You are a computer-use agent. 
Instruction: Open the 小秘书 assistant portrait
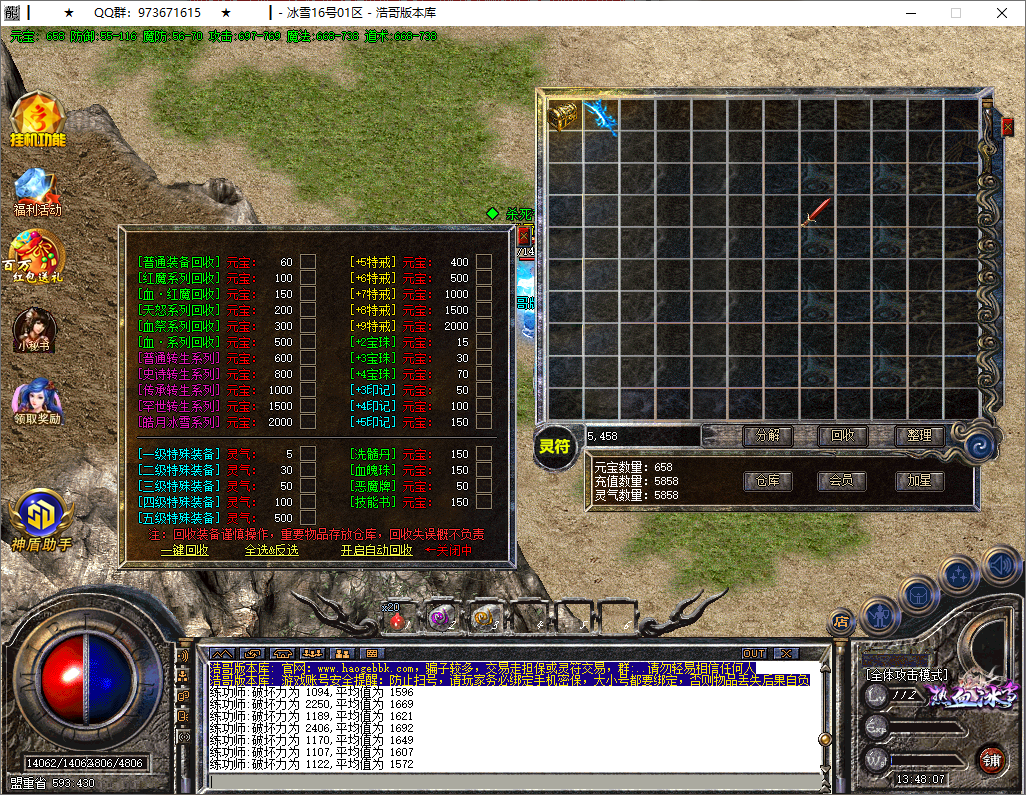(x=34, y=330)
